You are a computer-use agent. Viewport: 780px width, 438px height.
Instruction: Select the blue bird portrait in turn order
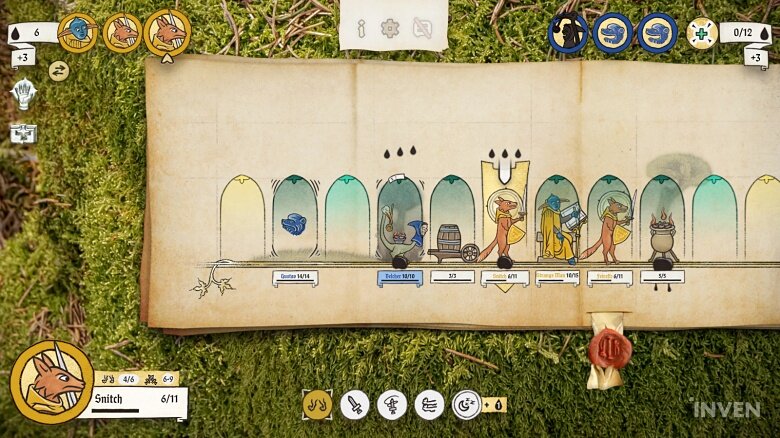[x=77, y=32]
